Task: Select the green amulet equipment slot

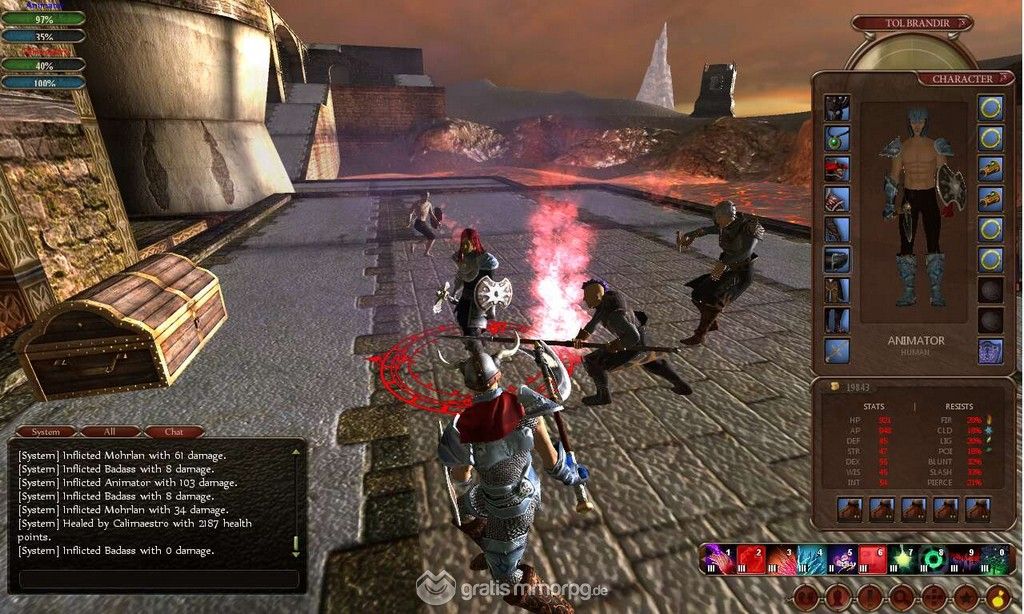Action: 837,138
